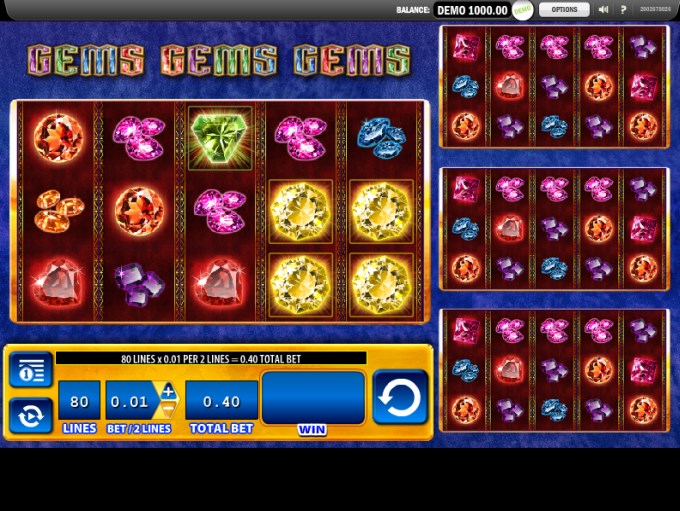
Task: Spin the reels with the circular arrow button
Action: point(400,397)
